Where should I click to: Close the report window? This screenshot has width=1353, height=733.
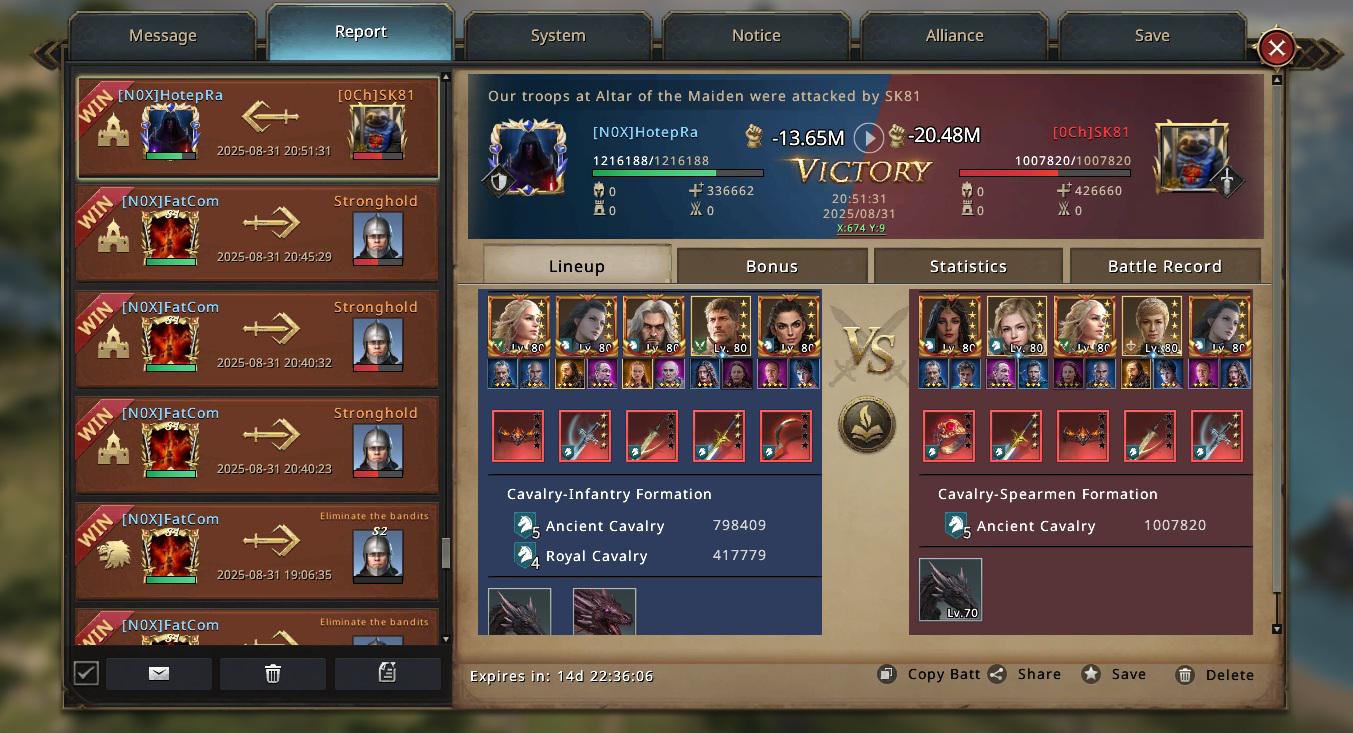1276,47
